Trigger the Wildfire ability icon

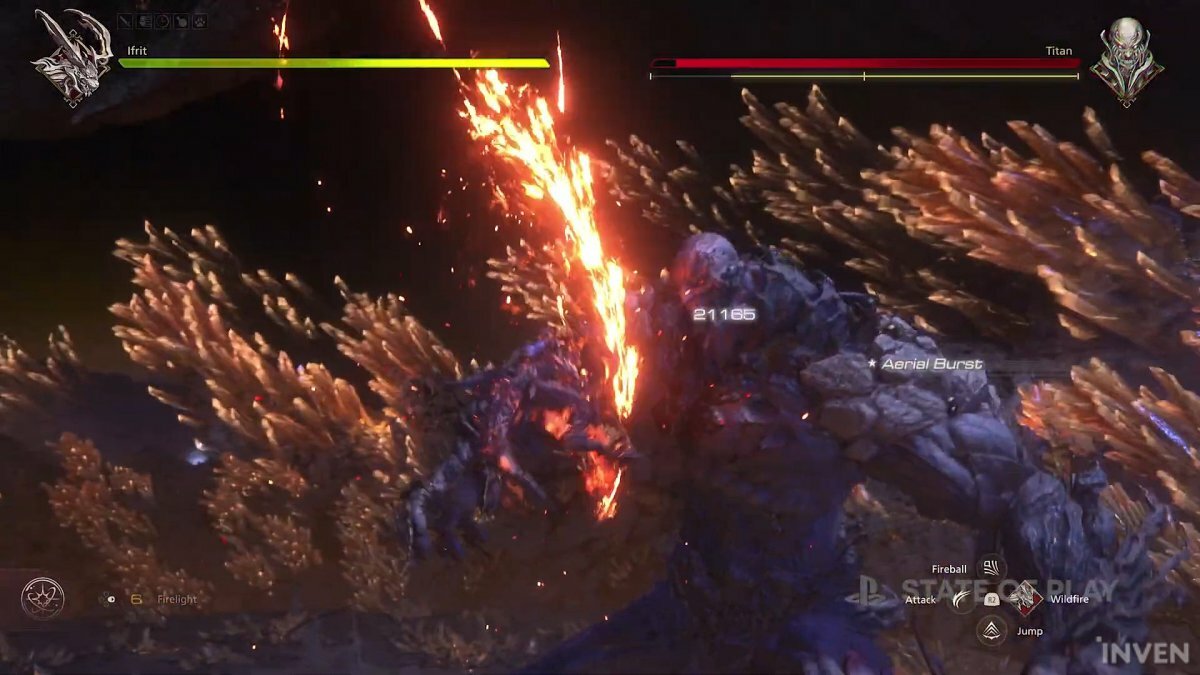coord(1024,599)
